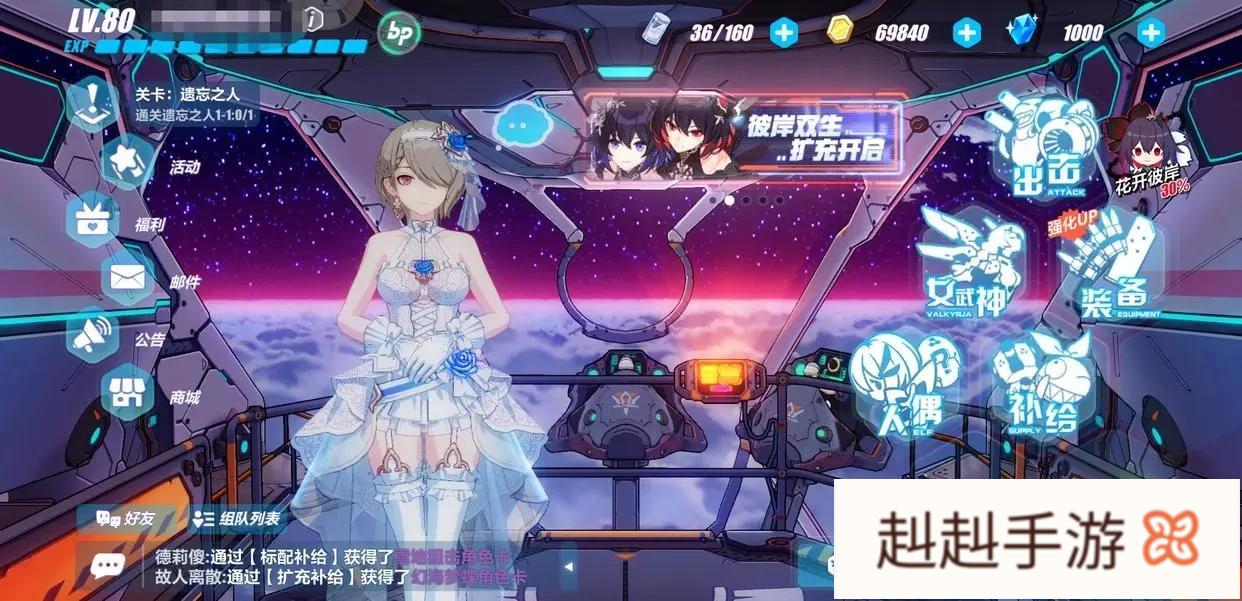Open the 遗忘之人 stage mission tracker
1242x601 pixels.
click(195, 103)
